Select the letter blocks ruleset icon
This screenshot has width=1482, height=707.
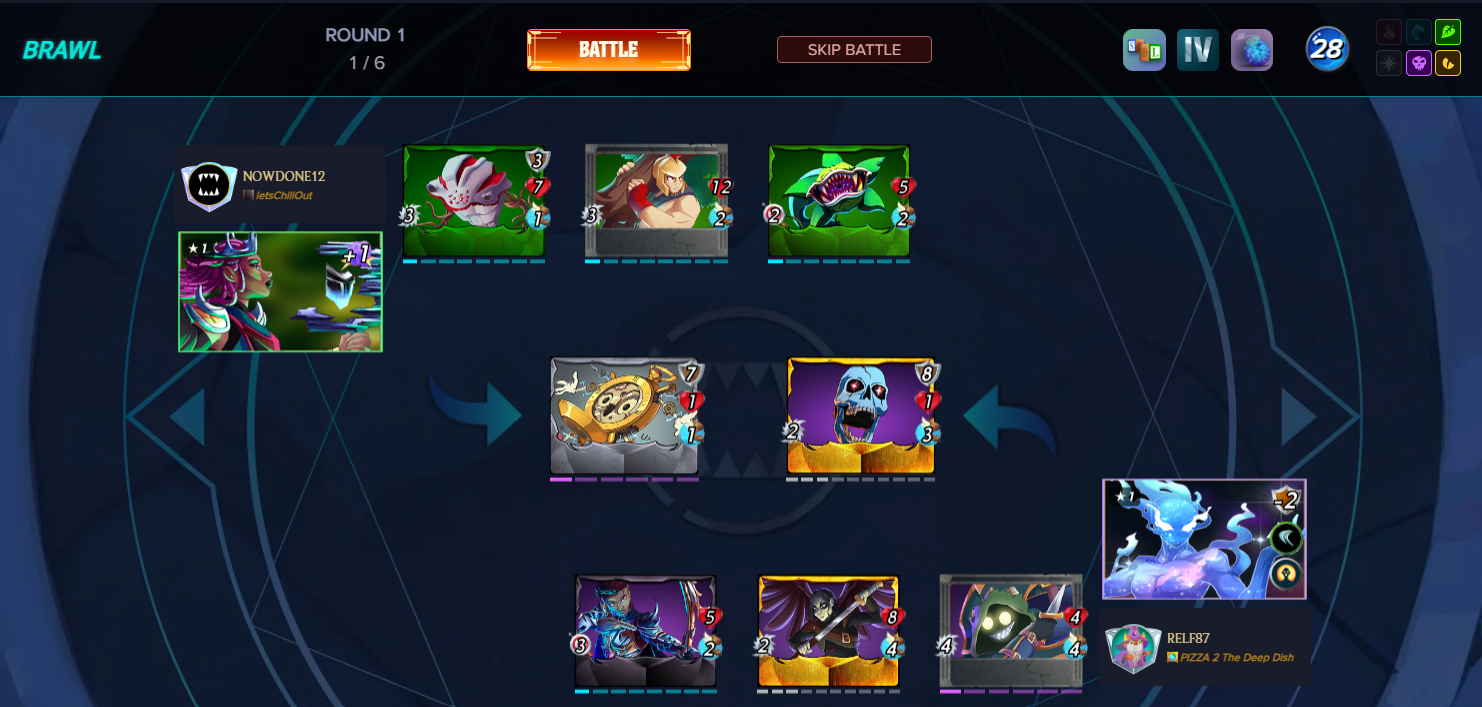pyautogui.click(x=1144, y=50)
